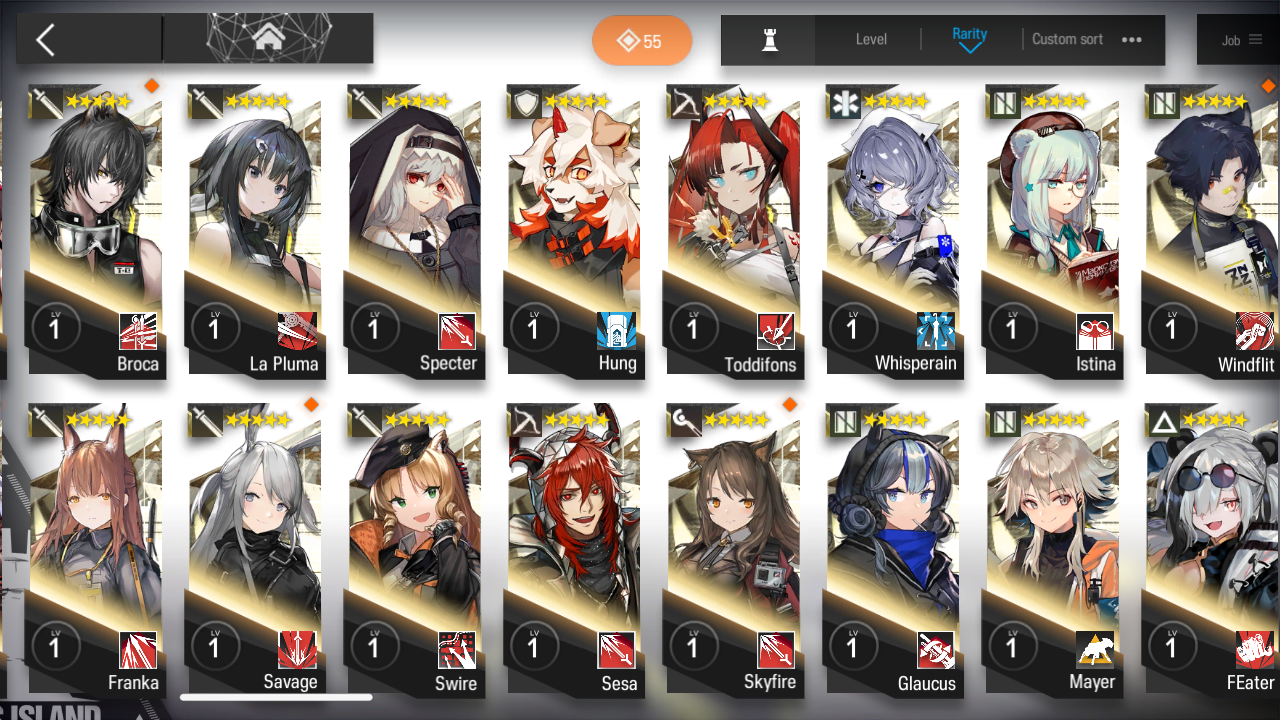Click the chess rook sort icon
Image resolution: width=1280 pixels, height=720 pixels.
point(767,40)
